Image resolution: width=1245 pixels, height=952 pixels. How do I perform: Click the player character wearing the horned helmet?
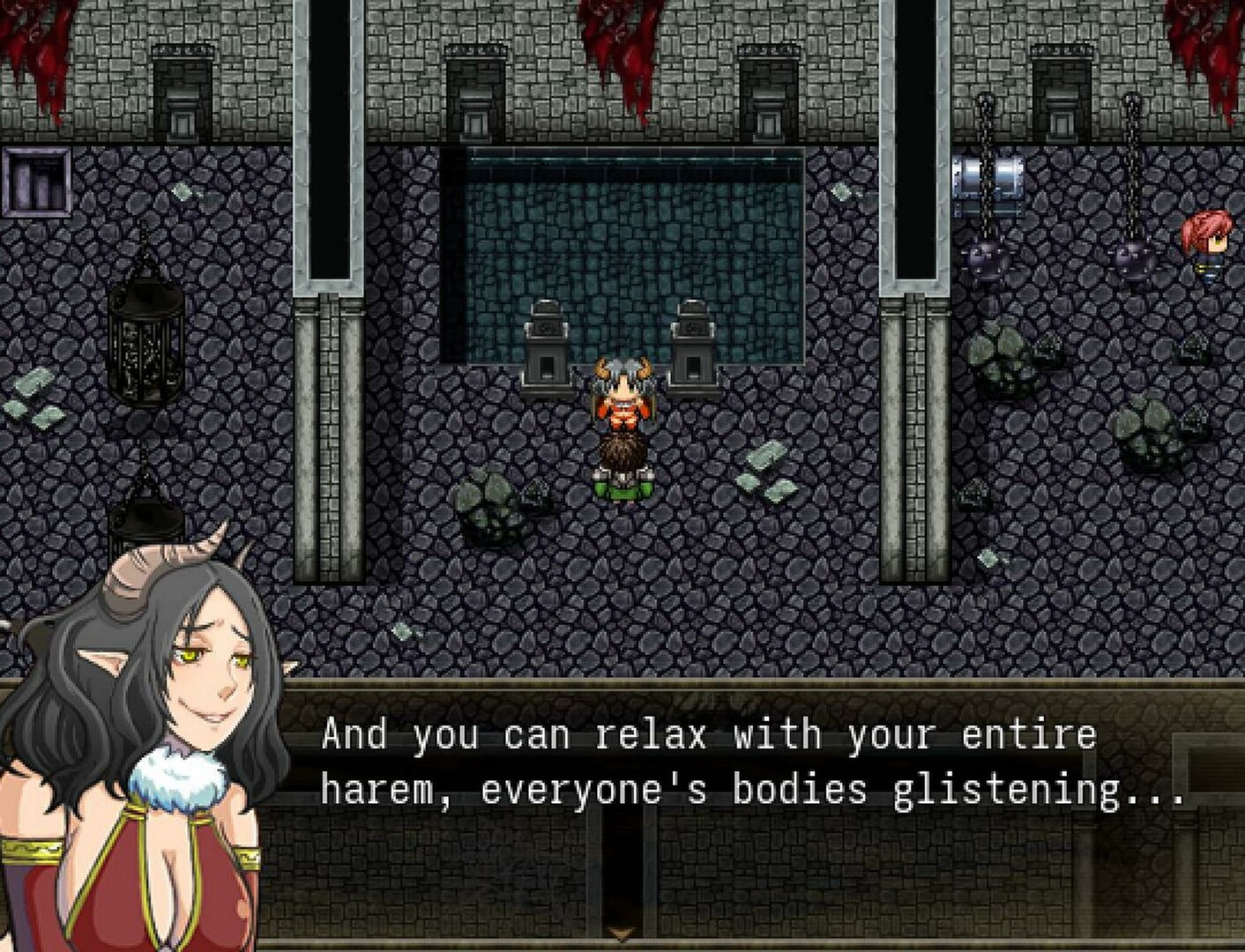pos(622,423)
